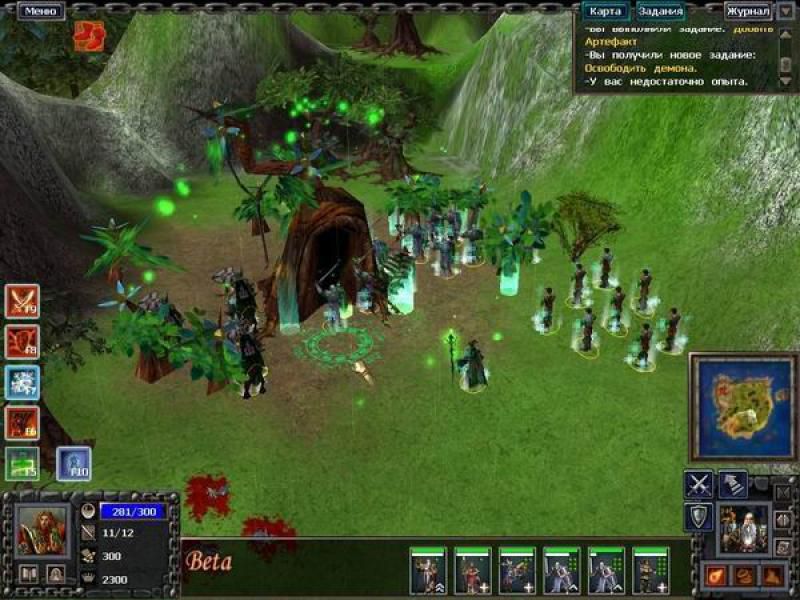Open the Журнал log
Viewport: 800px width, 600px height.
point(747,11)
